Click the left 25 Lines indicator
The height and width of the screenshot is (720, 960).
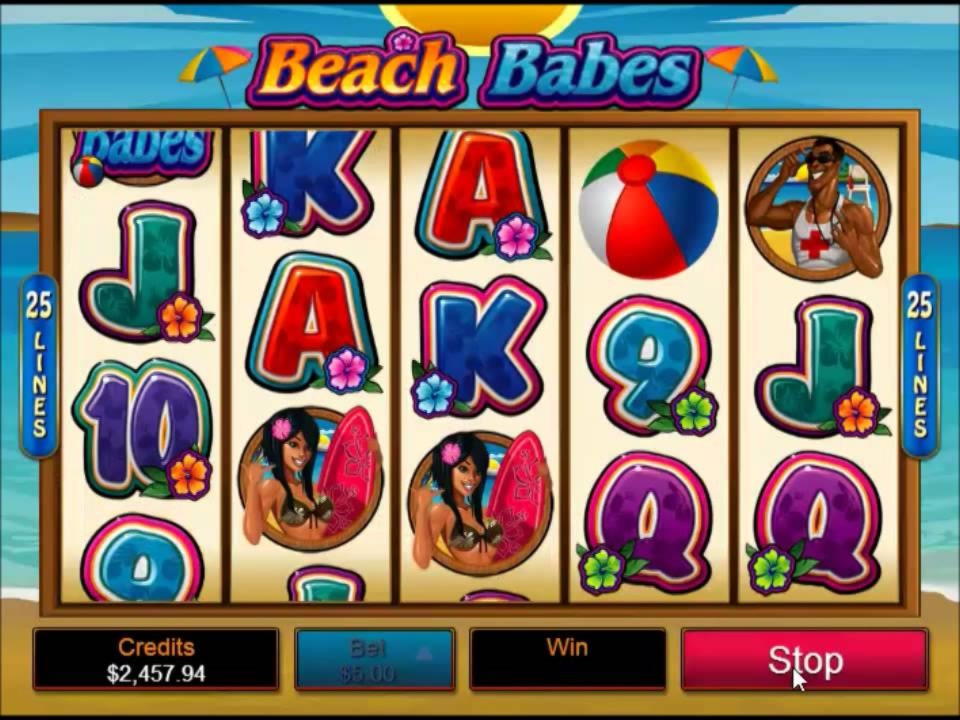pos(38,366)
